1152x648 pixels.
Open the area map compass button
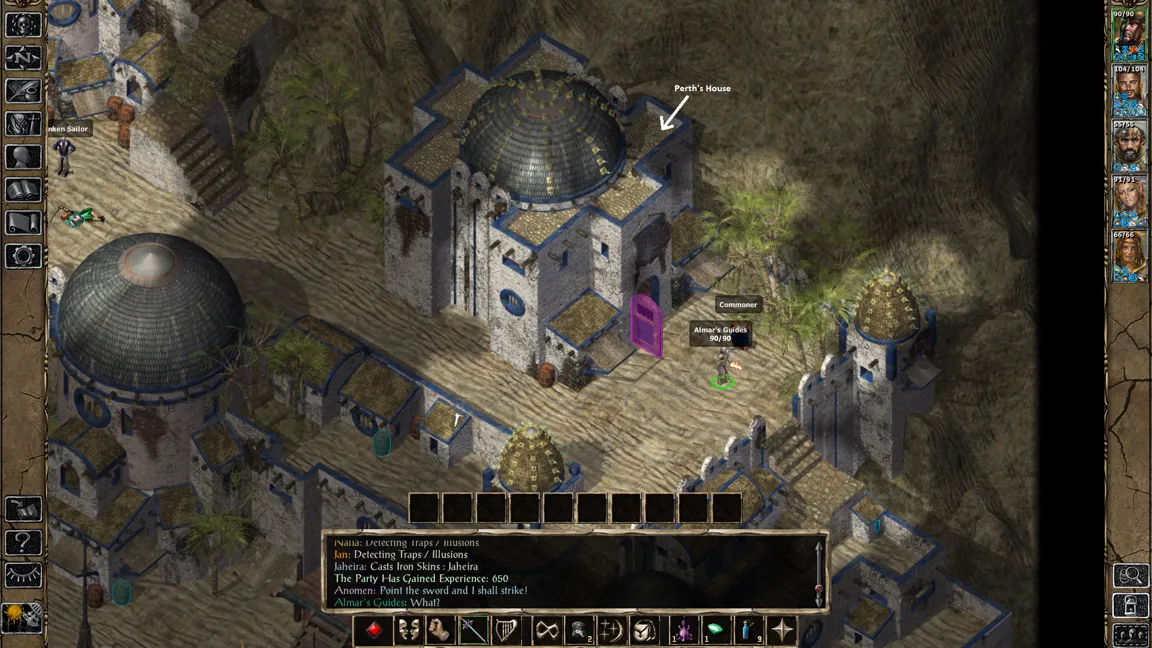point(23,58)
